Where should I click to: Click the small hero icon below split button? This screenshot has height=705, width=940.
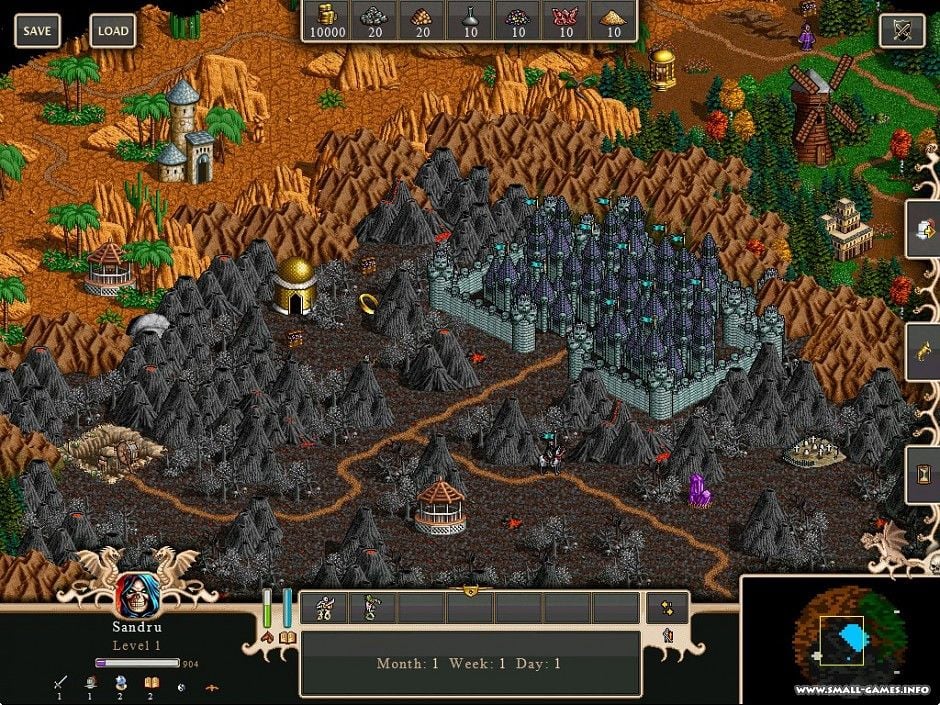point(666,635)
